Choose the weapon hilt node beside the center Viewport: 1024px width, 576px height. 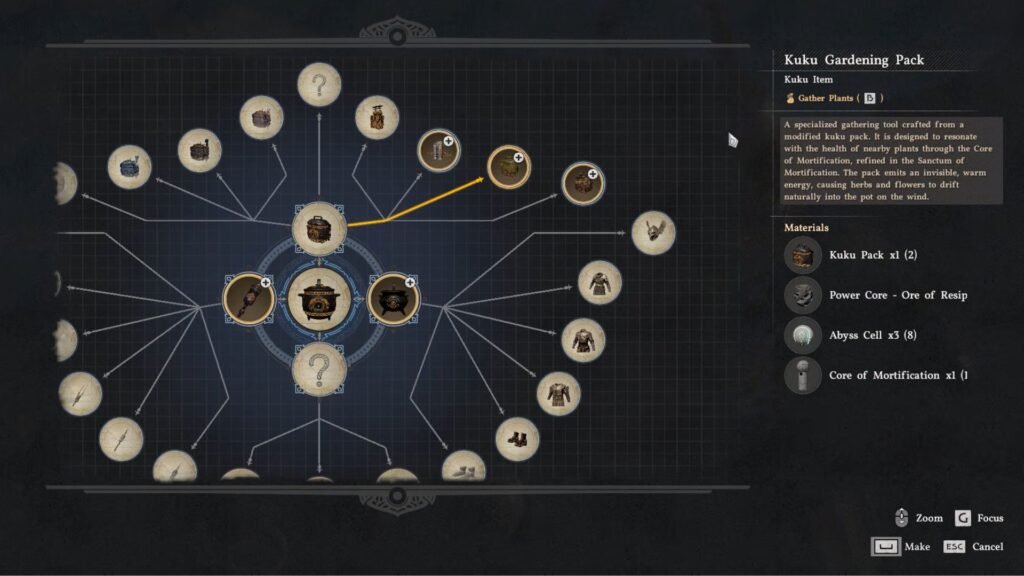(x=248, y=298)
